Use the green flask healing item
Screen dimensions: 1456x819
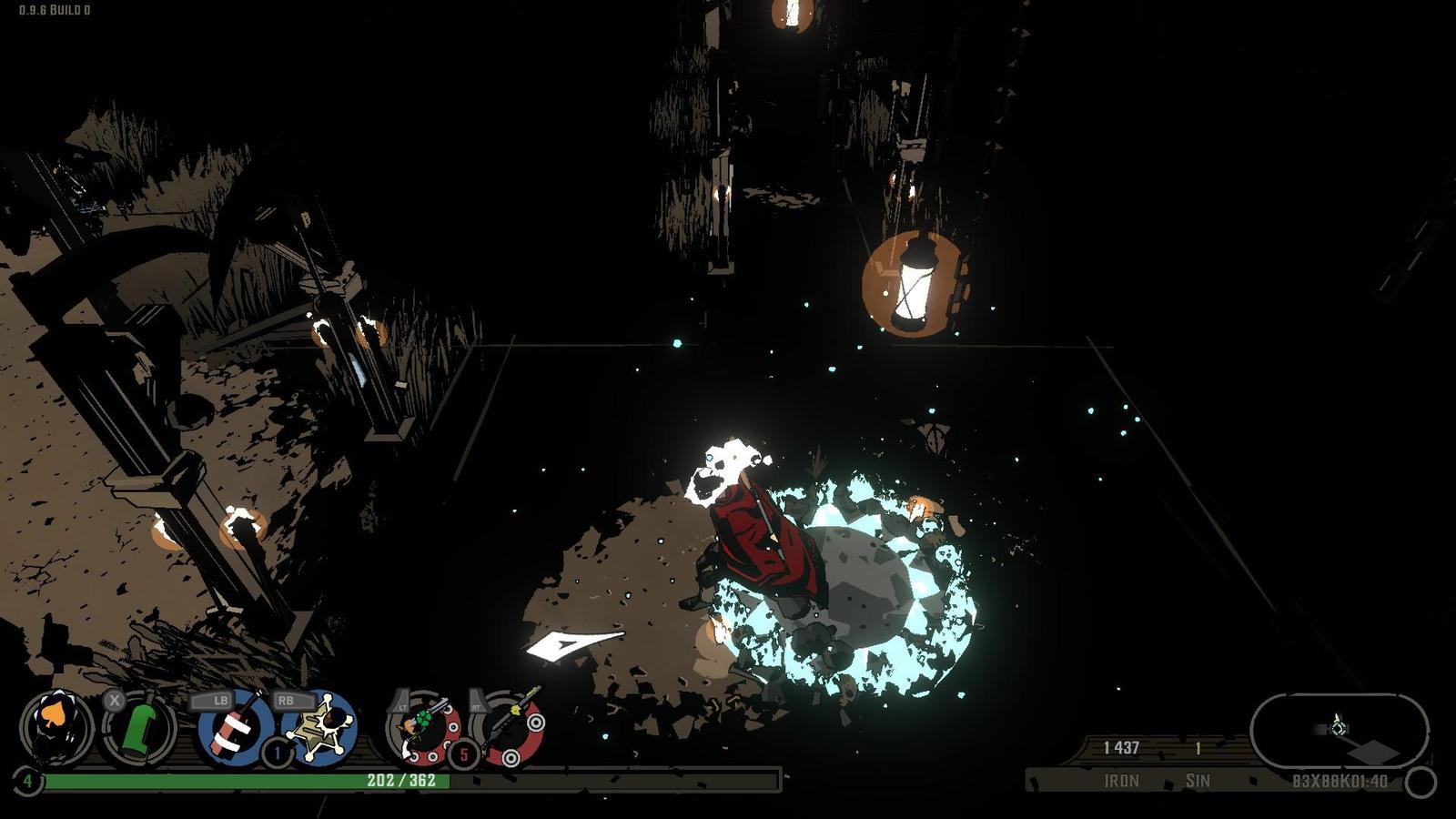coord(139,729)
